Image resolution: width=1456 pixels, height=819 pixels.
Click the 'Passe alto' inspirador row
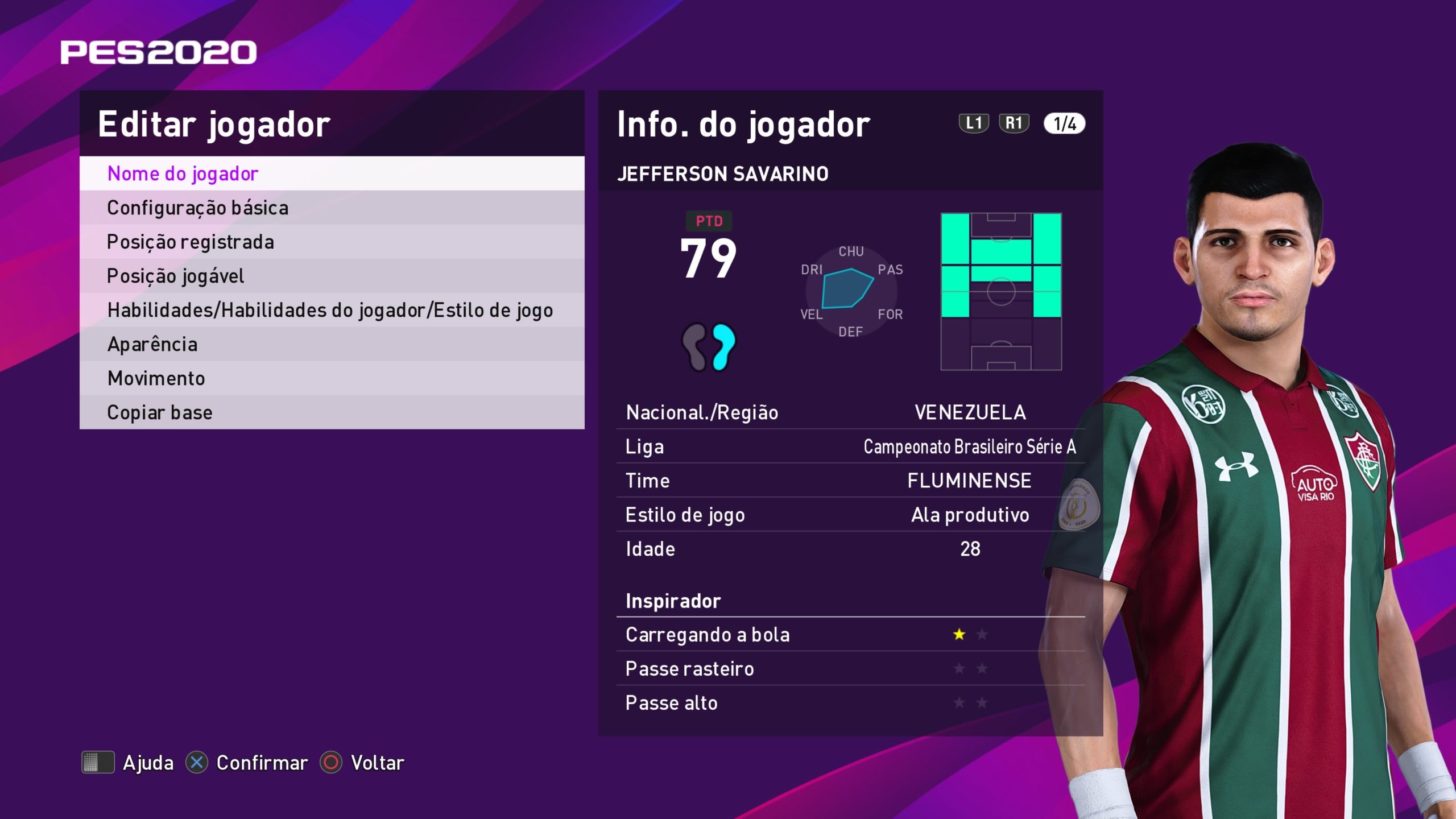[x=850, y=703]
